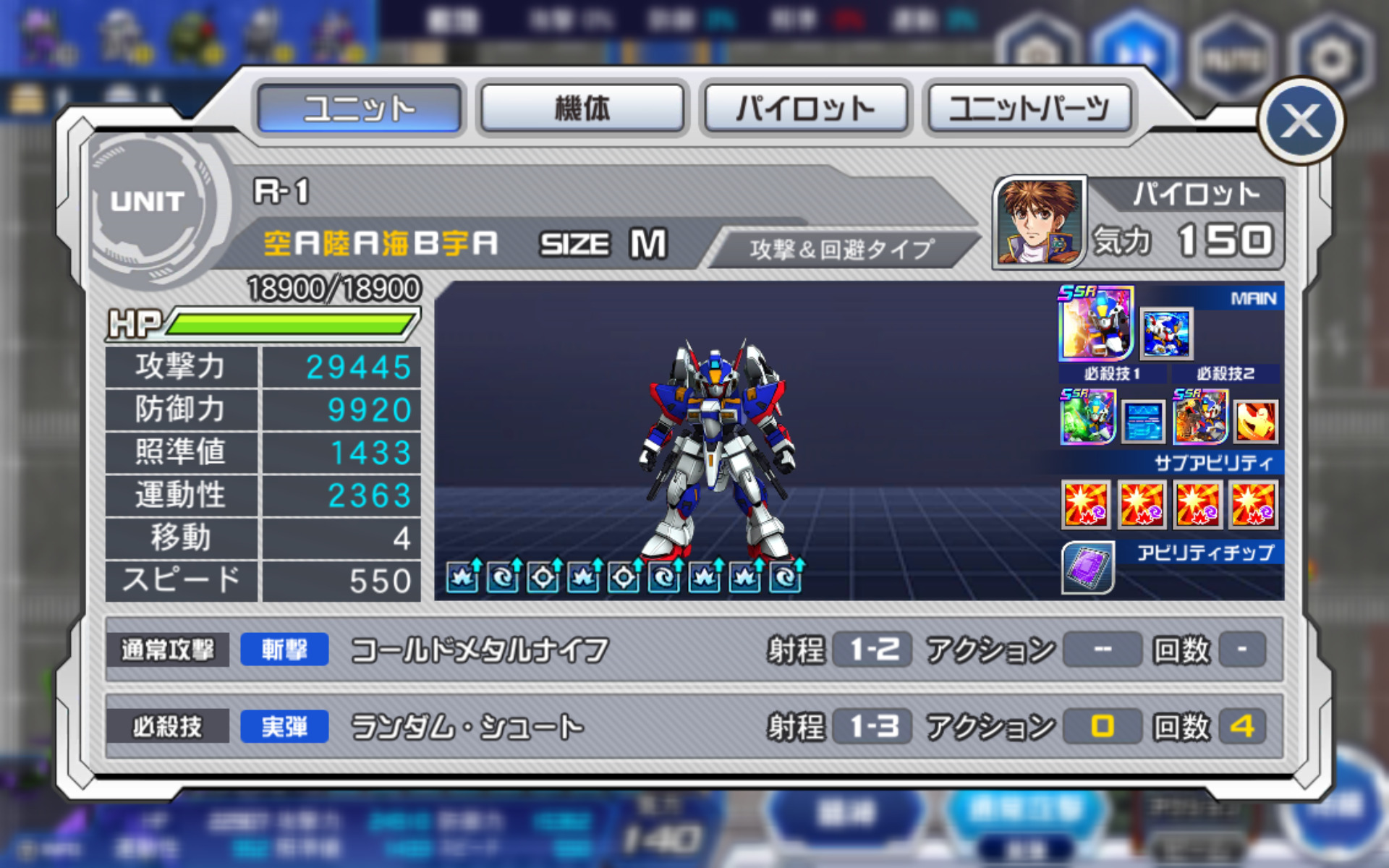Screen dimensions: 1389x868
Task: Open the 機体 tab
Action: tap(582, 109)
